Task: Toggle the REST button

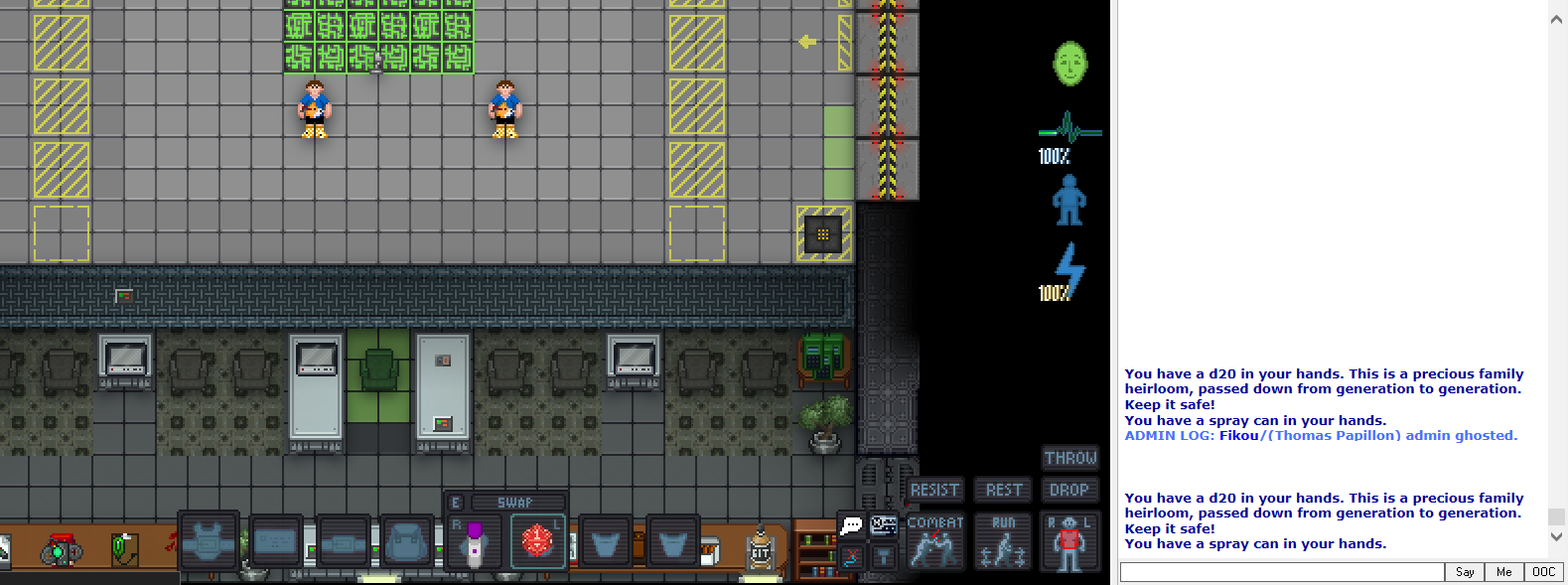Action: tap(1003, 490)
